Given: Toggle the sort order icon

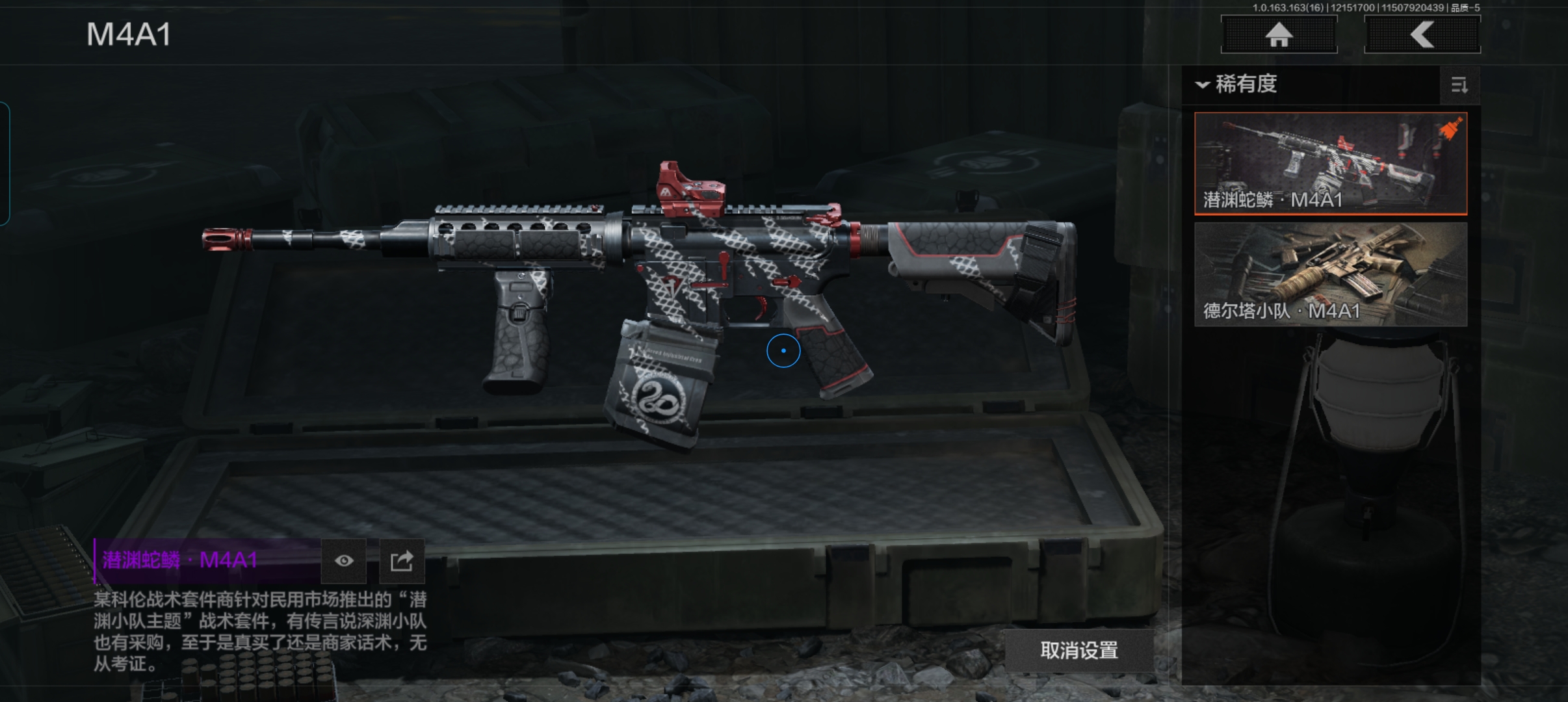Looking at the screenshot, I should point(1459,85).
